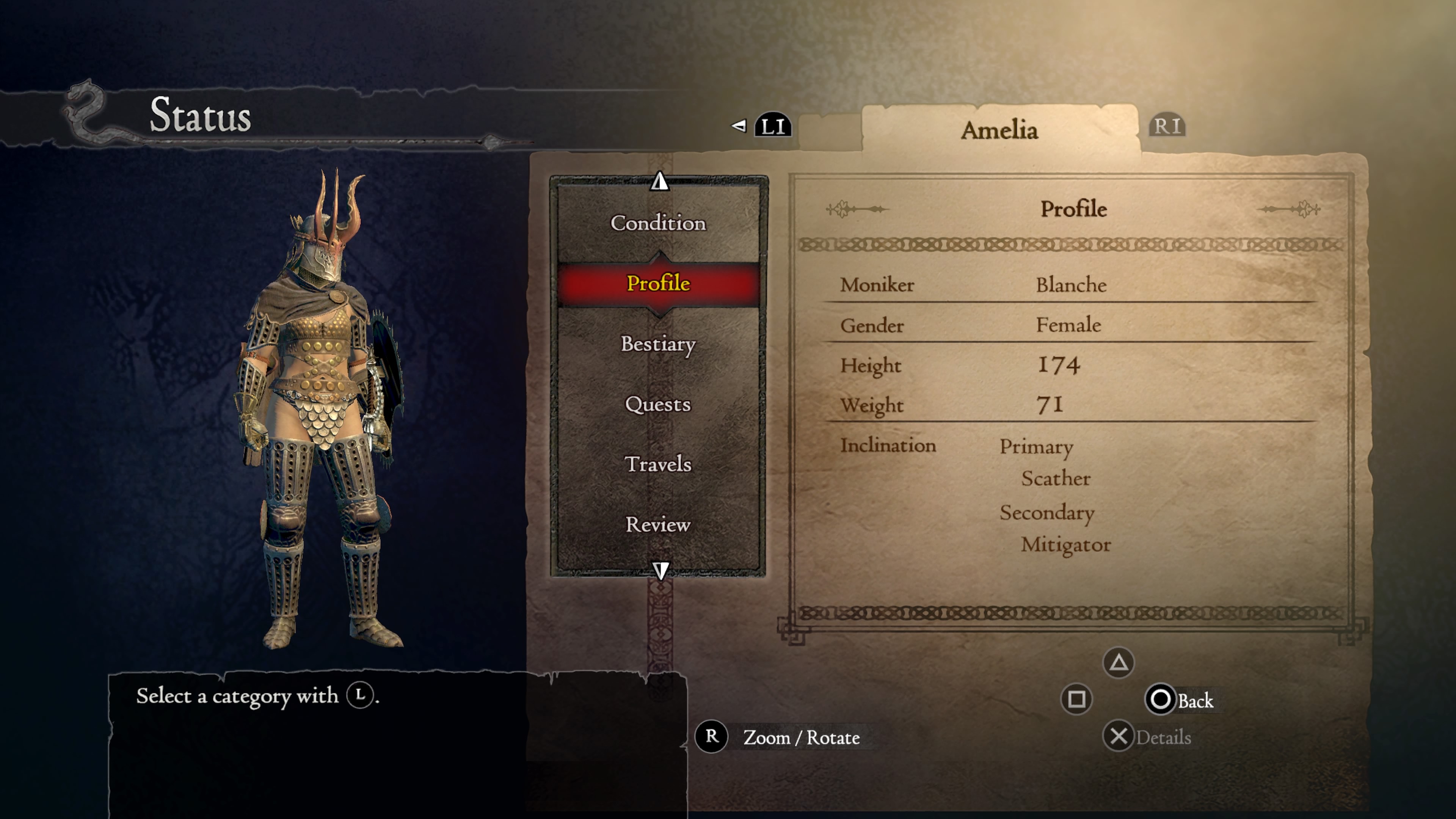This screenshot has width=1456, height=819.
Task: Click the highlighted Profile entry
Action: [x=659, y=284]
